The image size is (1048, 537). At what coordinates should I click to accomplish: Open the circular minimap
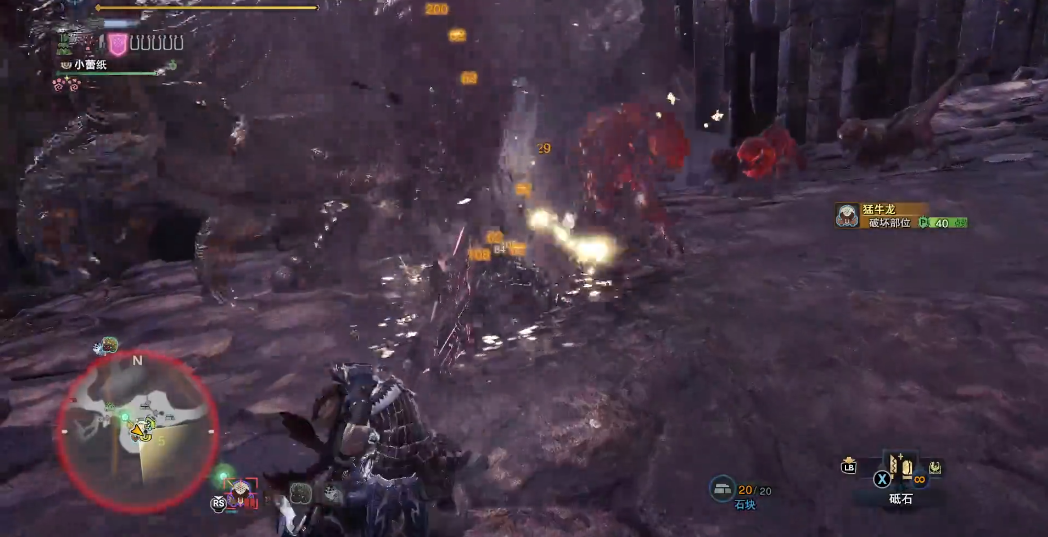137,431
